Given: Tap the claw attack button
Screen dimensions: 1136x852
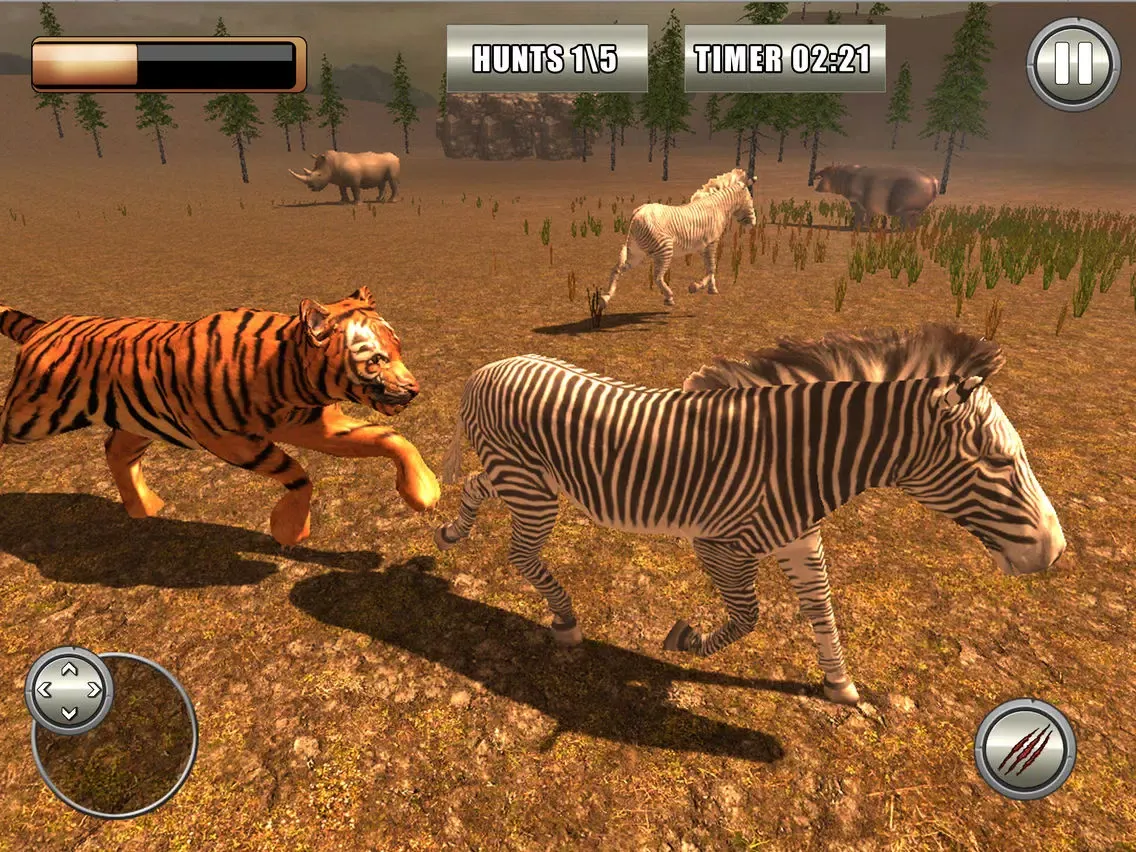Looking at the screenshot, I should tap(1025, 749).
